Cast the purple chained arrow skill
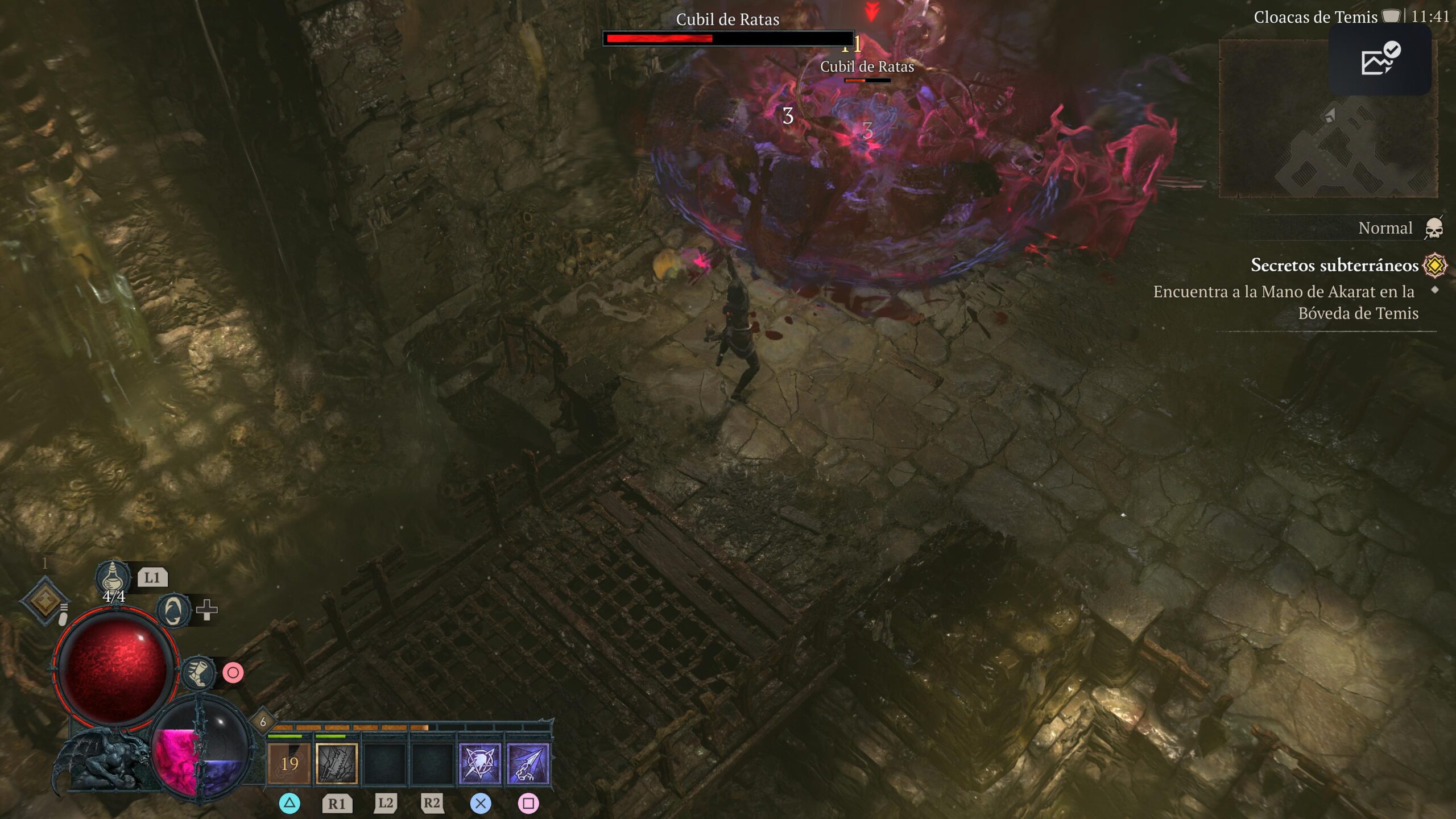 [x=528, y=763]
